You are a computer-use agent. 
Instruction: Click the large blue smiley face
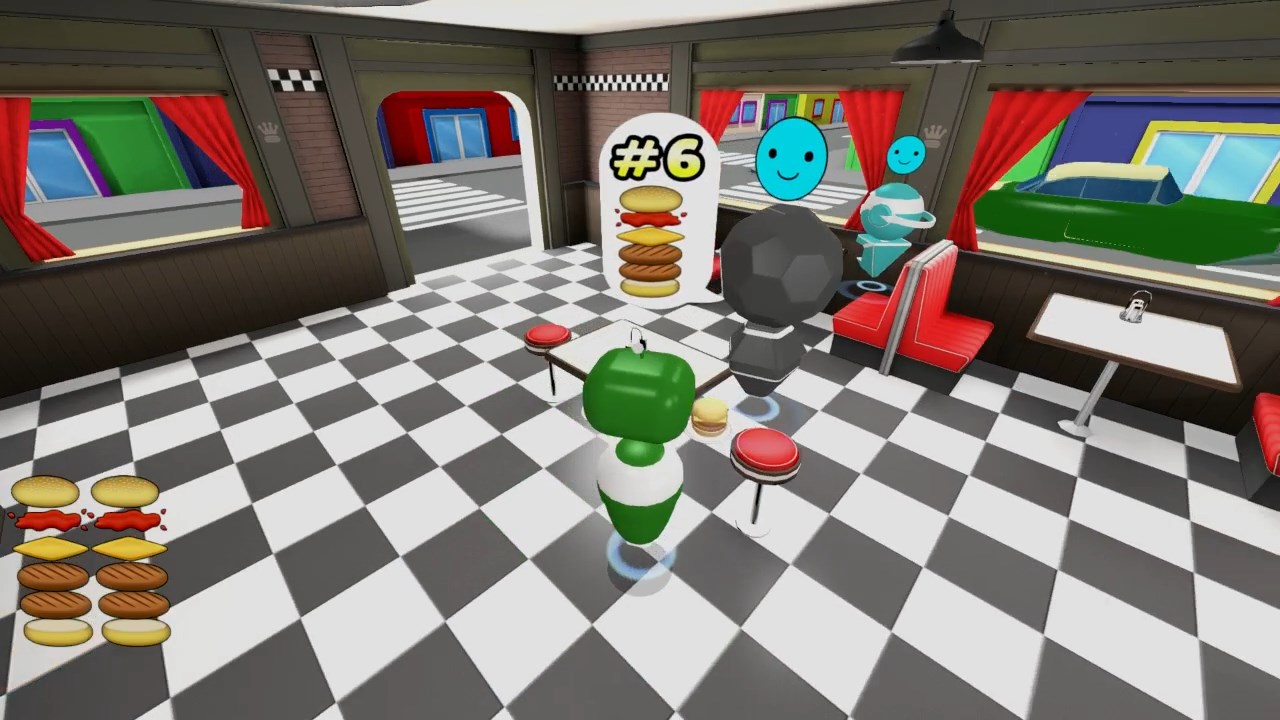pos(791,160)
